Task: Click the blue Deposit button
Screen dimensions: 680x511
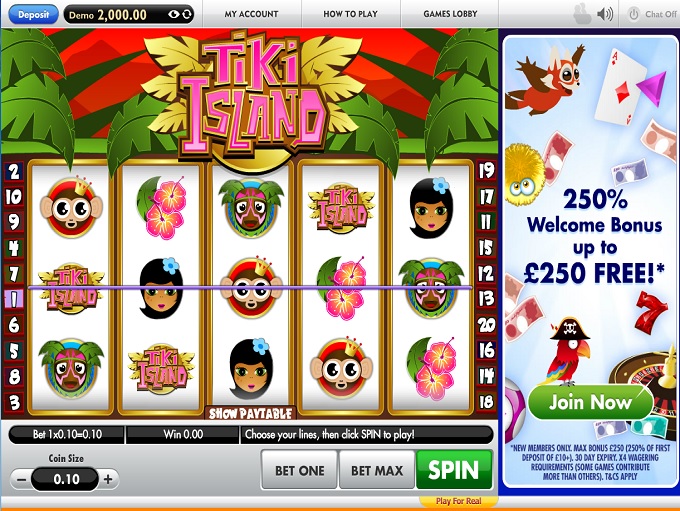Action: [33, 14]
